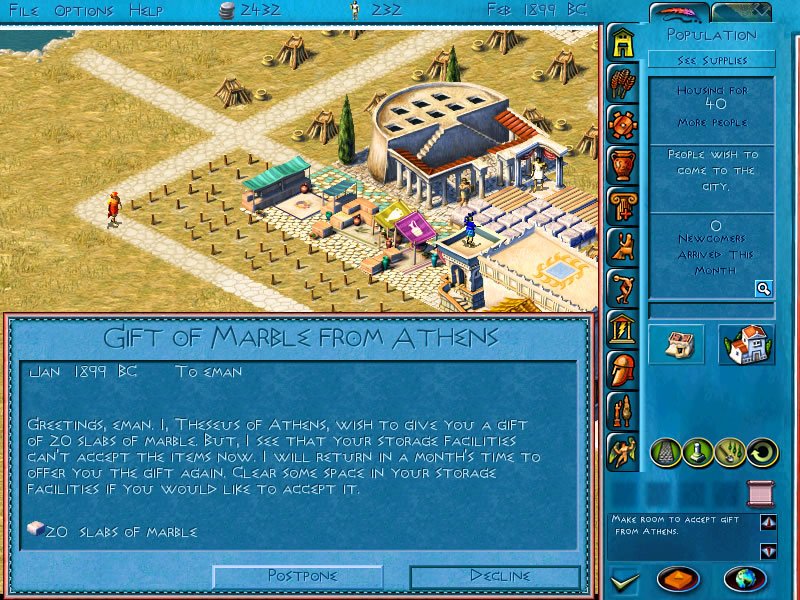Open the Help menu
The image size is (800, 600).
coord(147,10)
